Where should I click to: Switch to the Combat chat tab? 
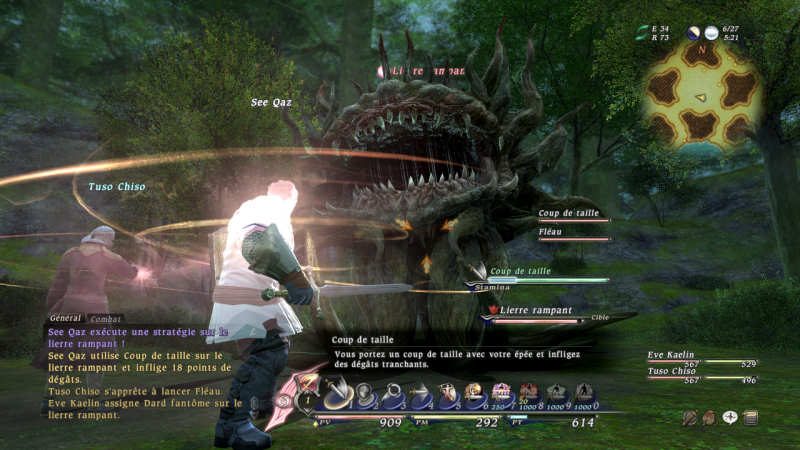(x=105, y=319)
